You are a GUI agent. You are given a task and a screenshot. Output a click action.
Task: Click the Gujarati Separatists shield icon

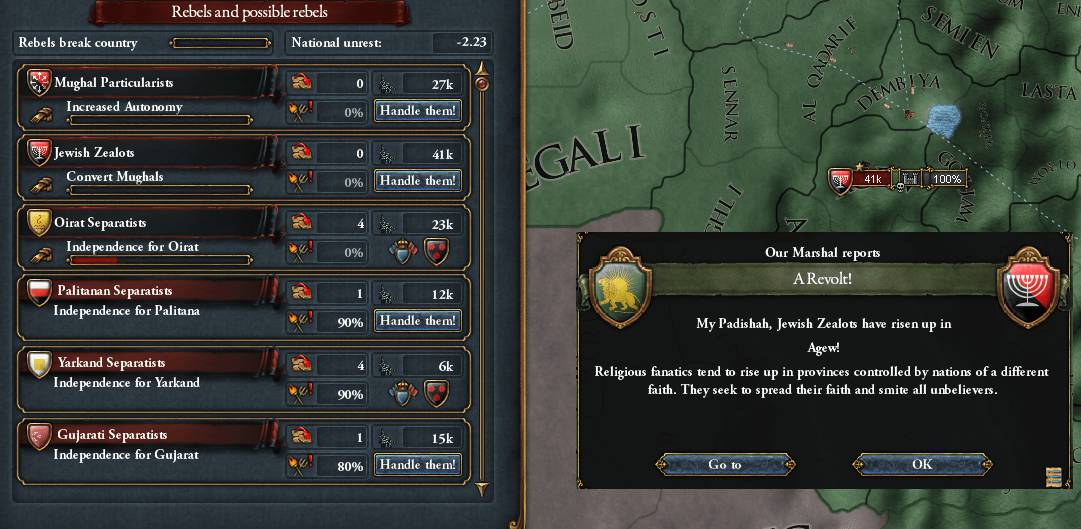pyautogui.click(x=39, y=435)
